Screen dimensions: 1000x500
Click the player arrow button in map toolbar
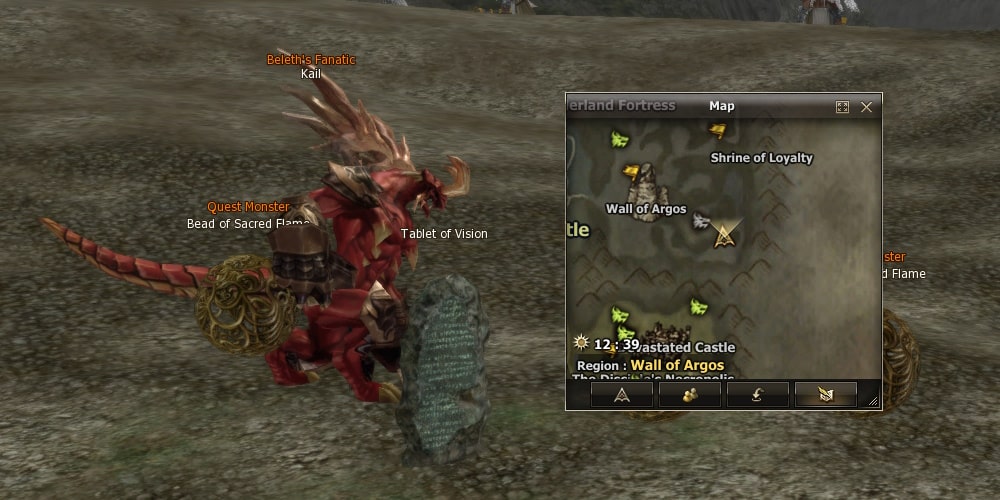point(622,394)
